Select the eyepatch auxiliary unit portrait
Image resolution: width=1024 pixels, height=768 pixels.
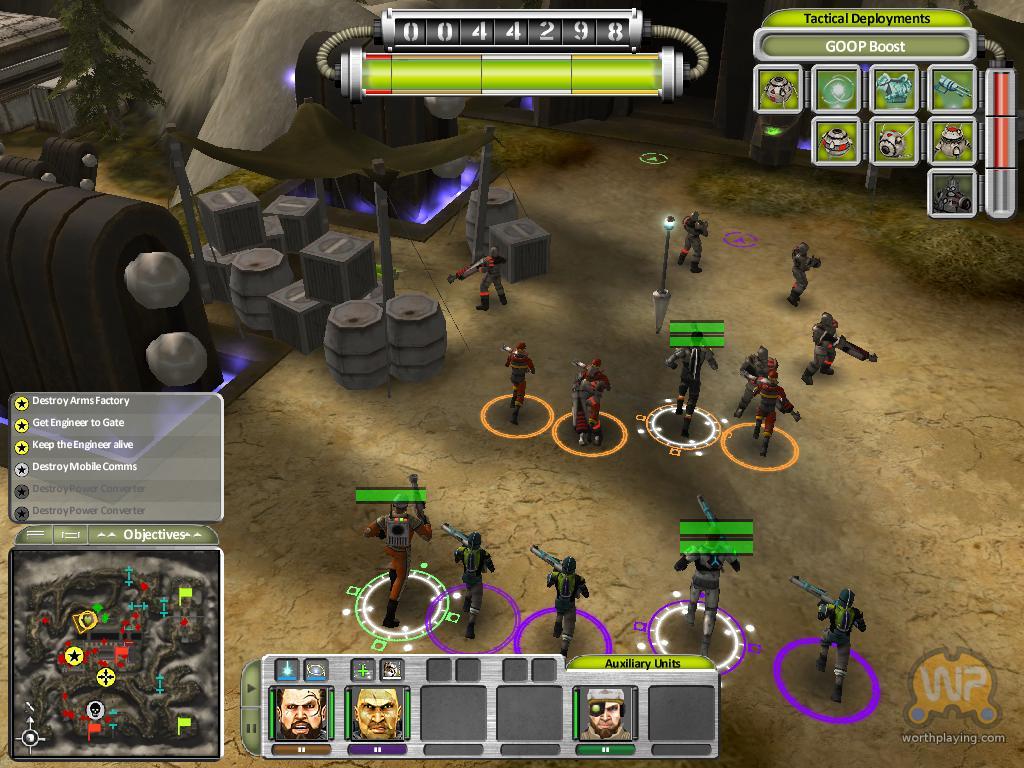click(604, 712)
